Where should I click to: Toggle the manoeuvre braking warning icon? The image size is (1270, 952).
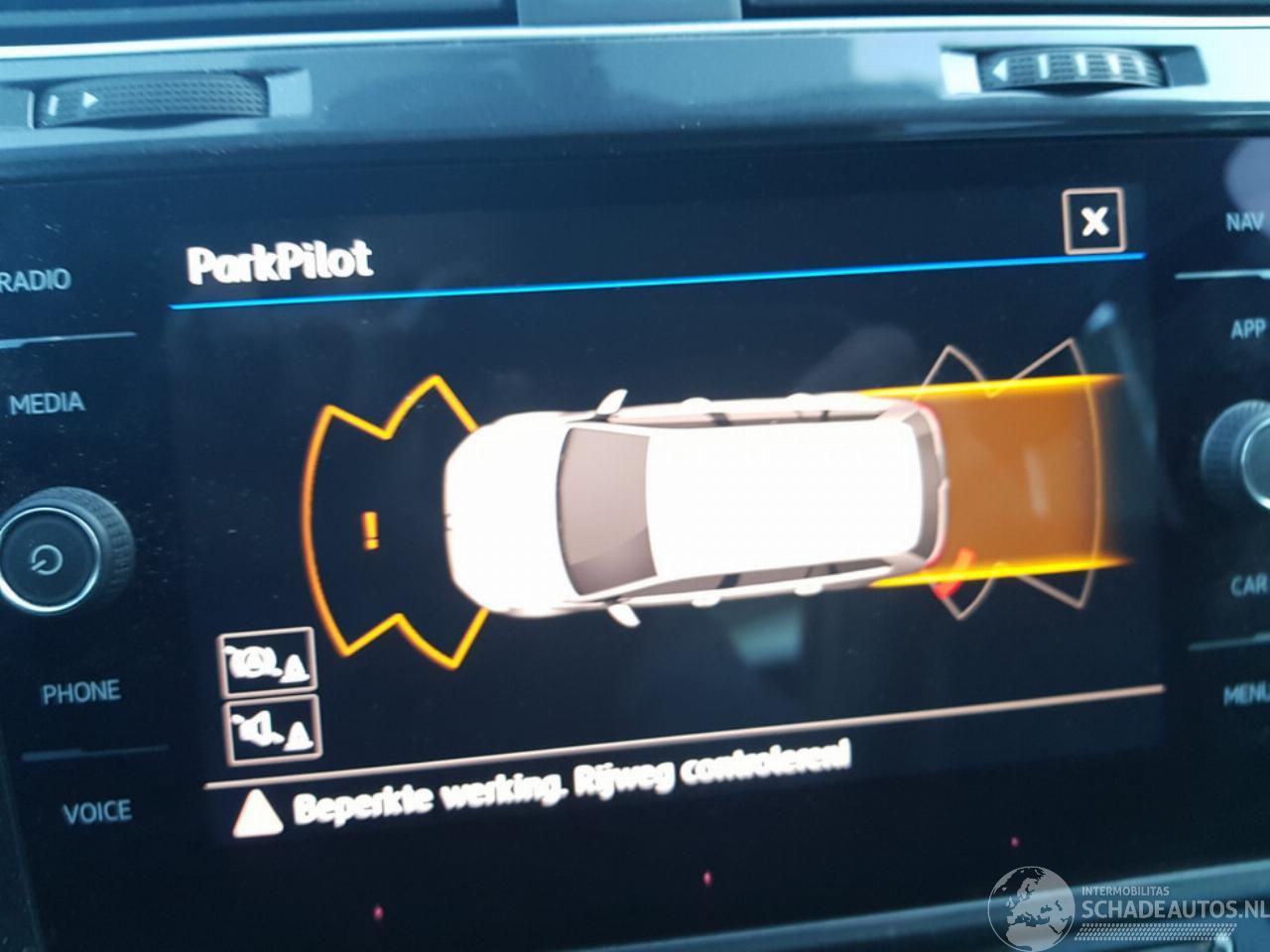click(266, 661)
